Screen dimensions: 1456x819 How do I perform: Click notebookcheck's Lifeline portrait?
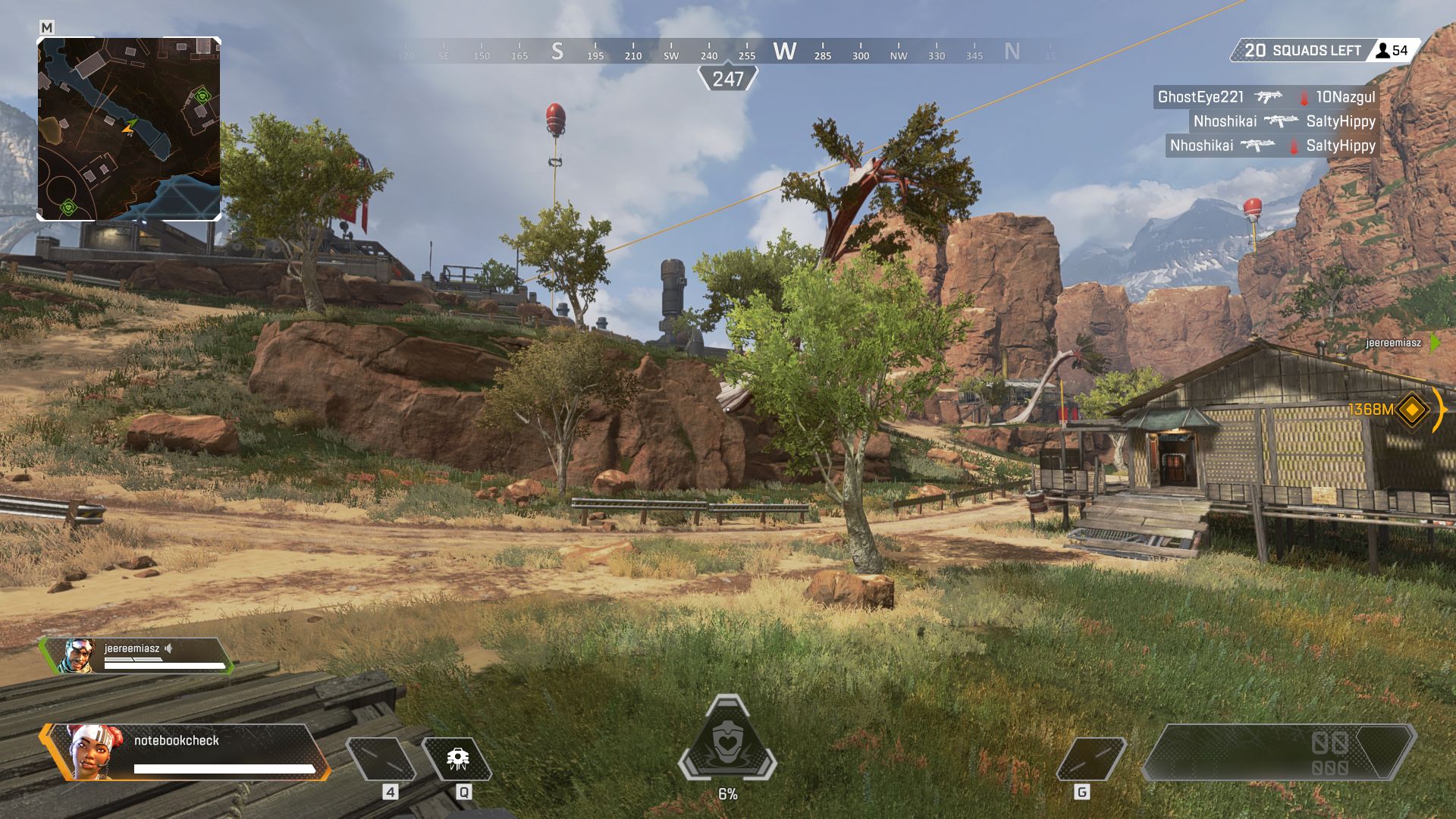coord(95,752)
